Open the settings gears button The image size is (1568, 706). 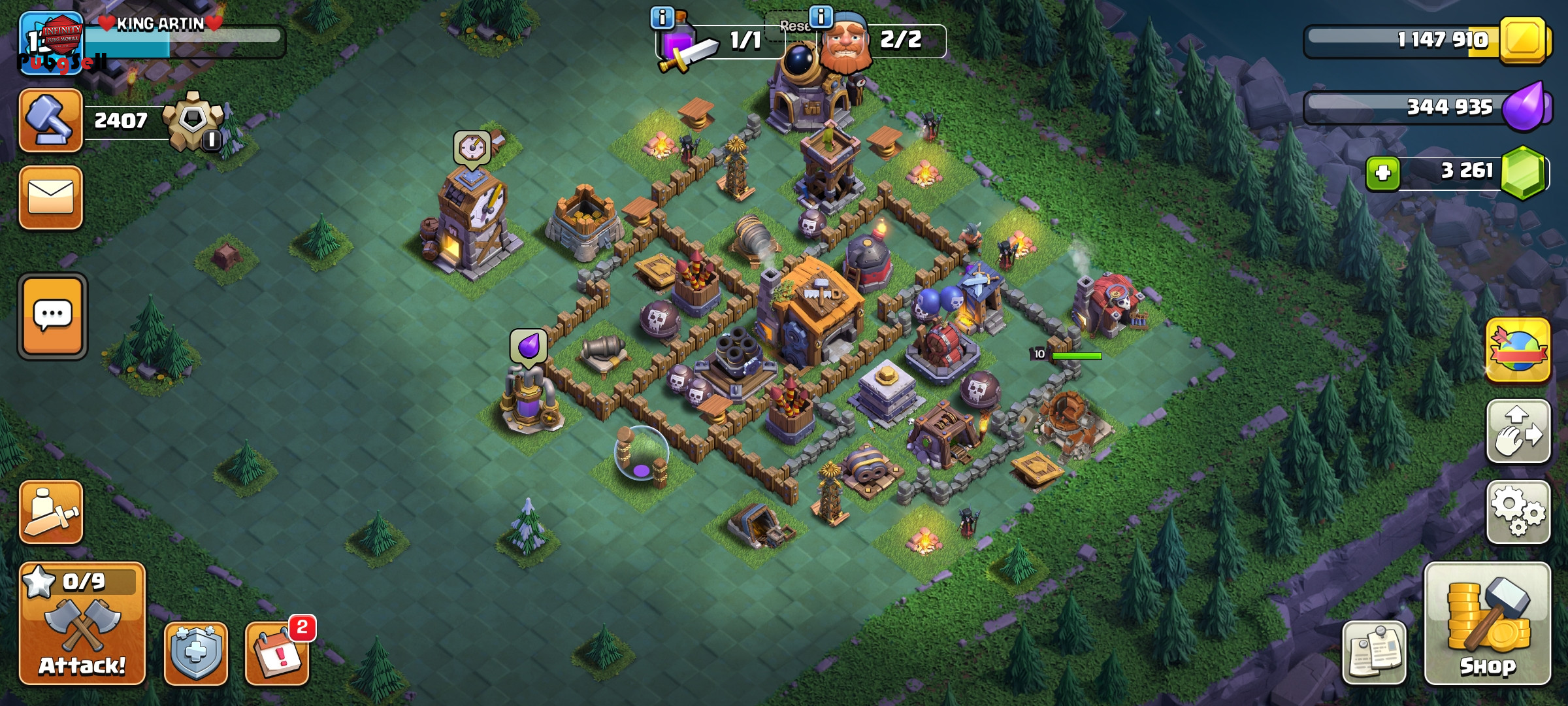1518,513
